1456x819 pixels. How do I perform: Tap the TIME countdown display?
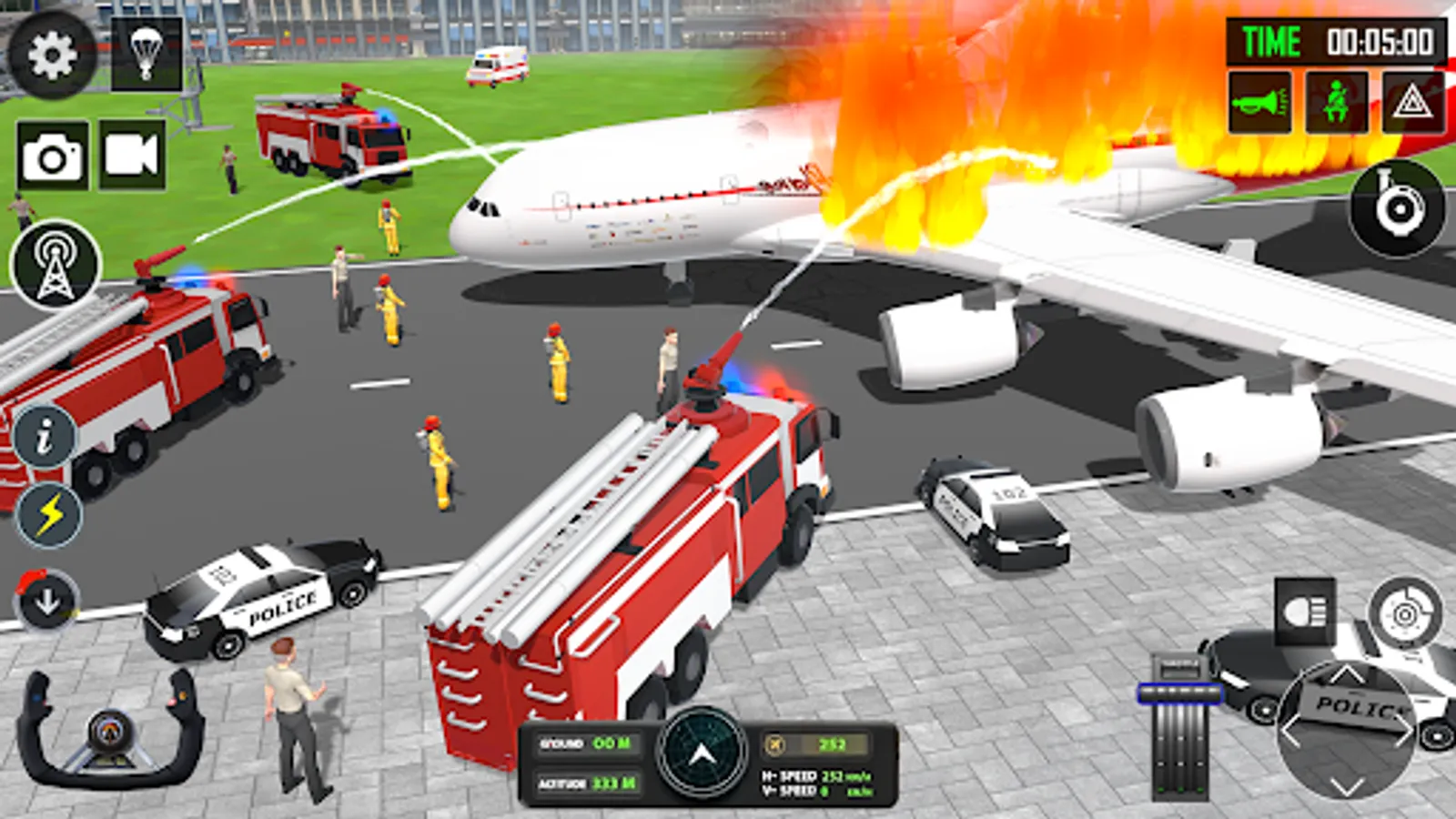pos(1333,42)
